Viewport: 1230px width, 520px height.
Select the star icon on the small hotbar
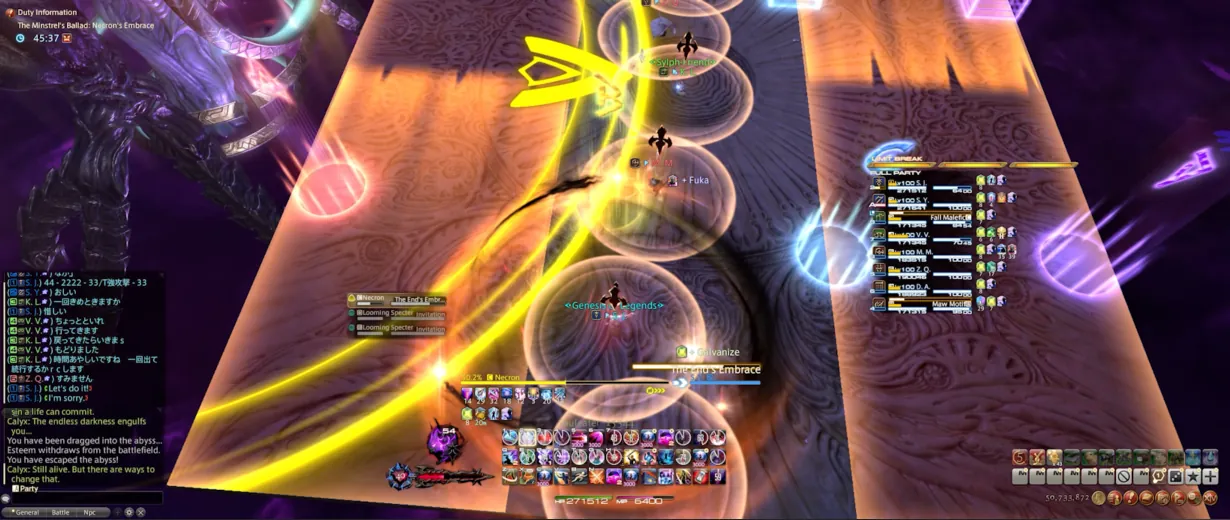tap(1193, 476)
